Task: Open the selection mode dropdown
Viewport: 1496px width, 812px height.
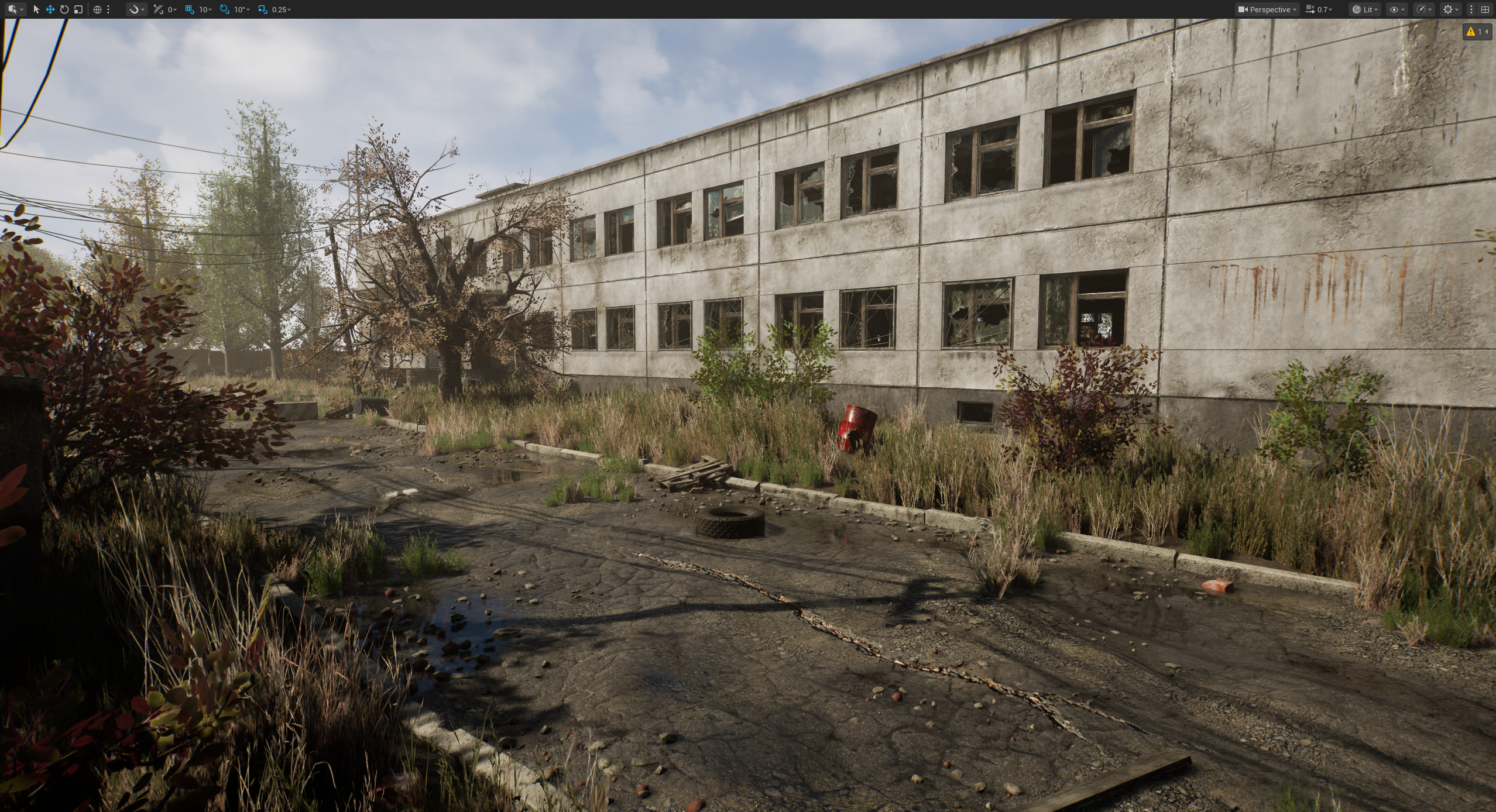Action: click(15, 9)
